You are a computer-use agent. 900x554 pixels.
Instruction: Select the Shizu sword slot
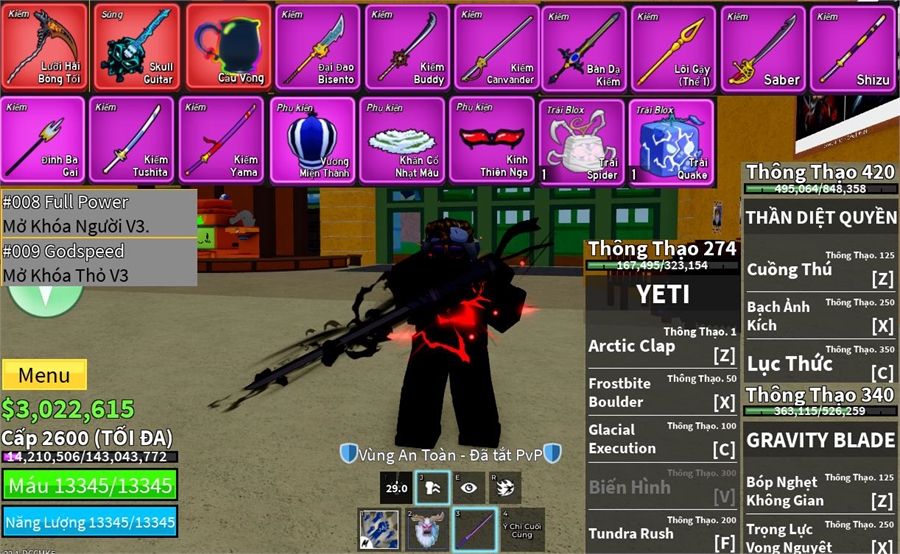pyautogui.click(x=852, y=47)
